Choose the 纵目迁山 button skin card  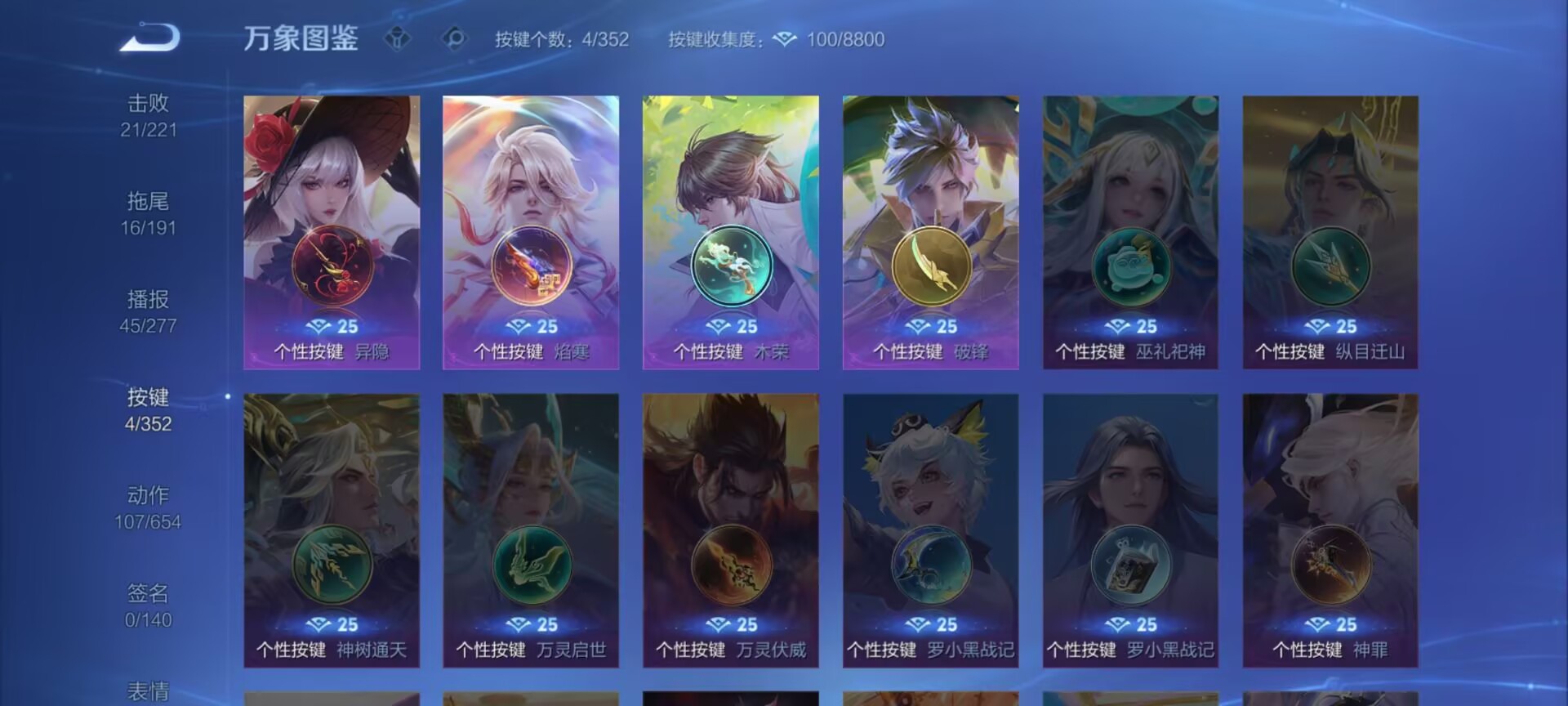pos(1330,232)
